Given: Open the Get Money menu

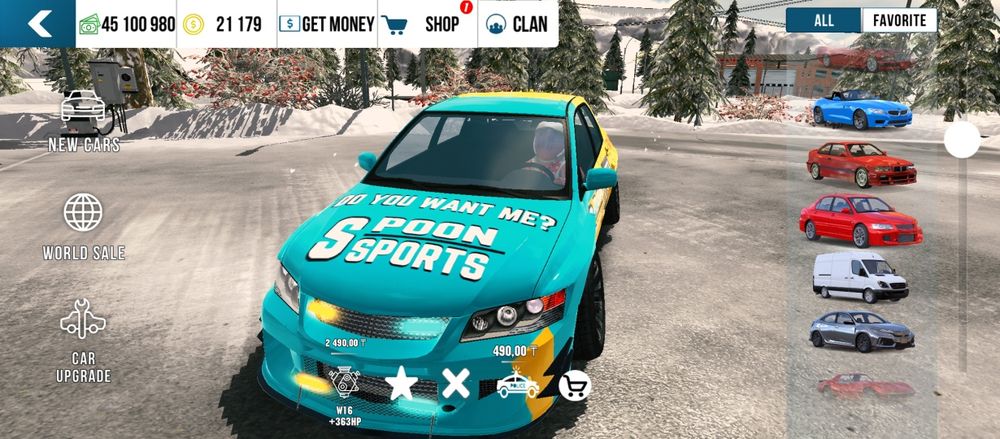Looking at the screenshot, I should [326, 24].
